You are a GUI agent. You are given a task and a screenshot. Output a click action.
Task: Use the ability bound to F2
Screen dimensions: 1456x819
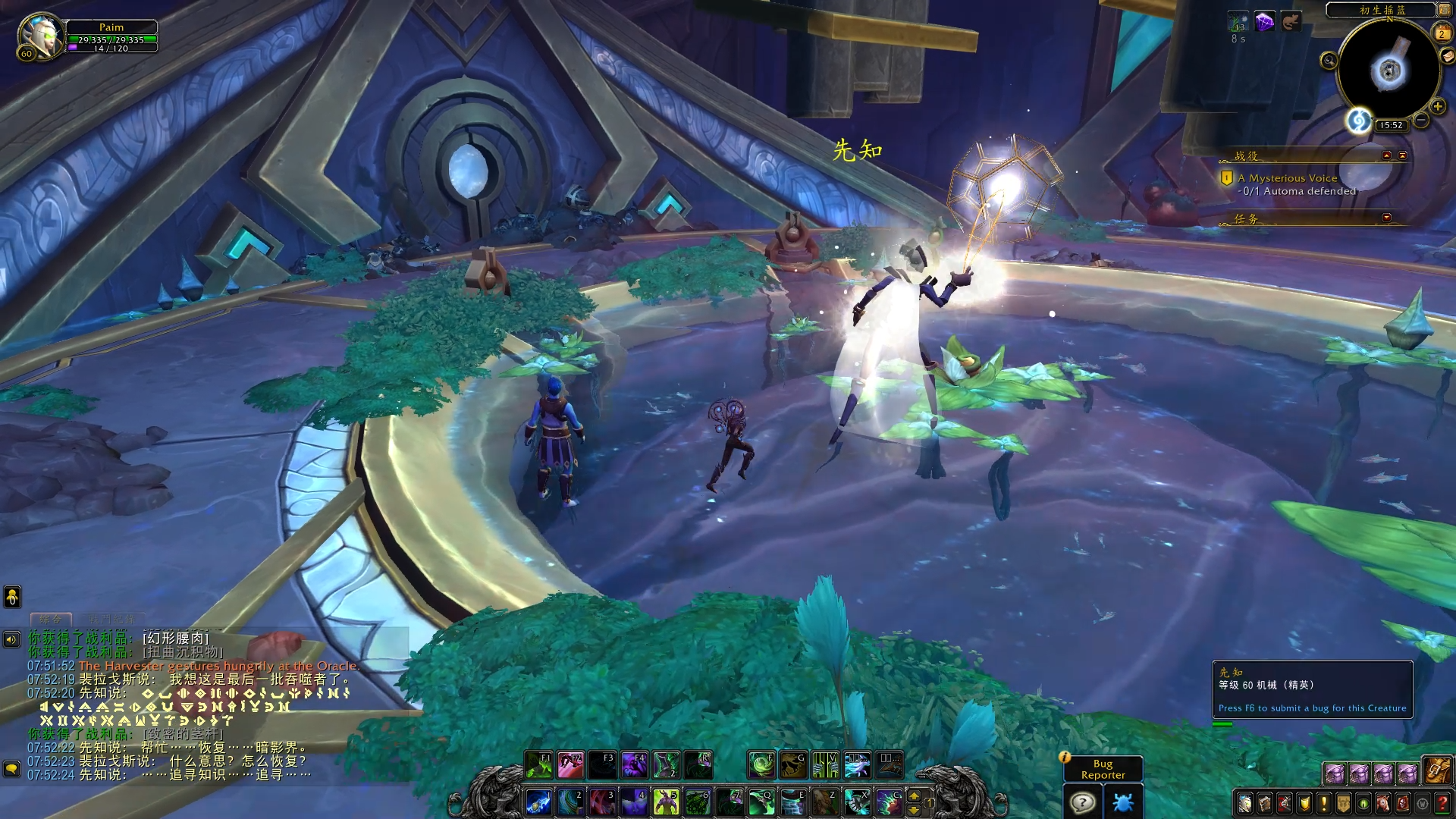570,765
